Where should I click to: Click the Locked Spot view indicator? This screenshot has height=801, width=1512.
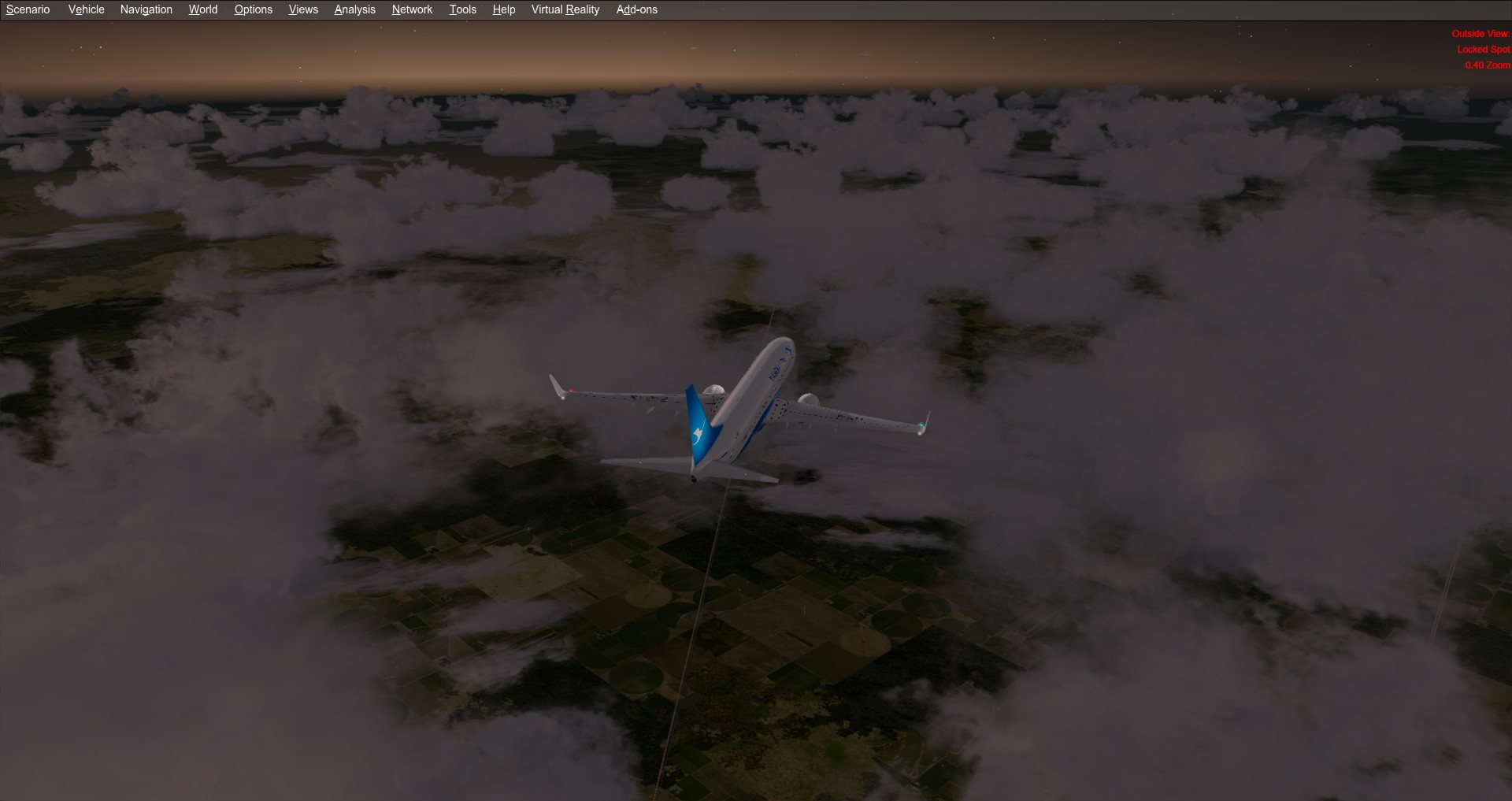[x=1483, y=49]
